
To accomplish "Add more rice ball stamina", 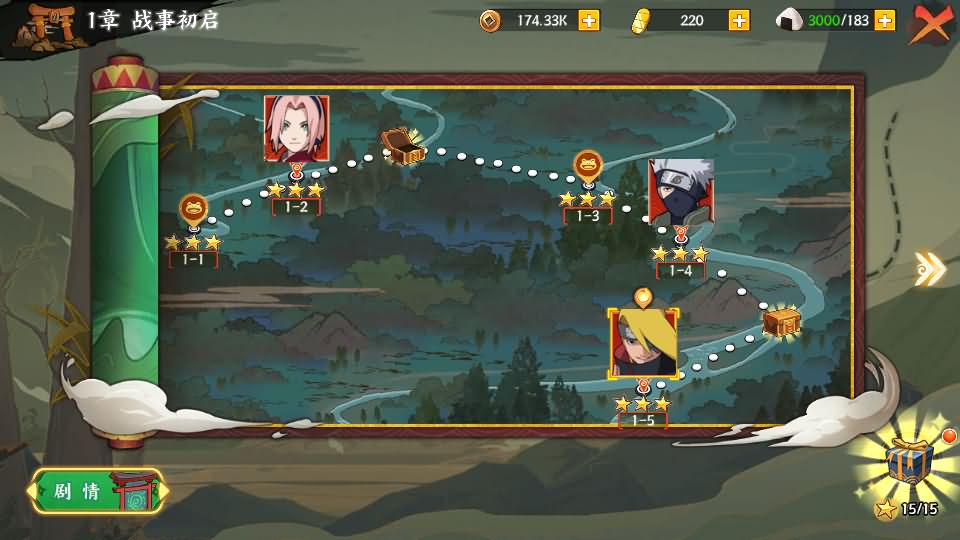I will (884, 20).
